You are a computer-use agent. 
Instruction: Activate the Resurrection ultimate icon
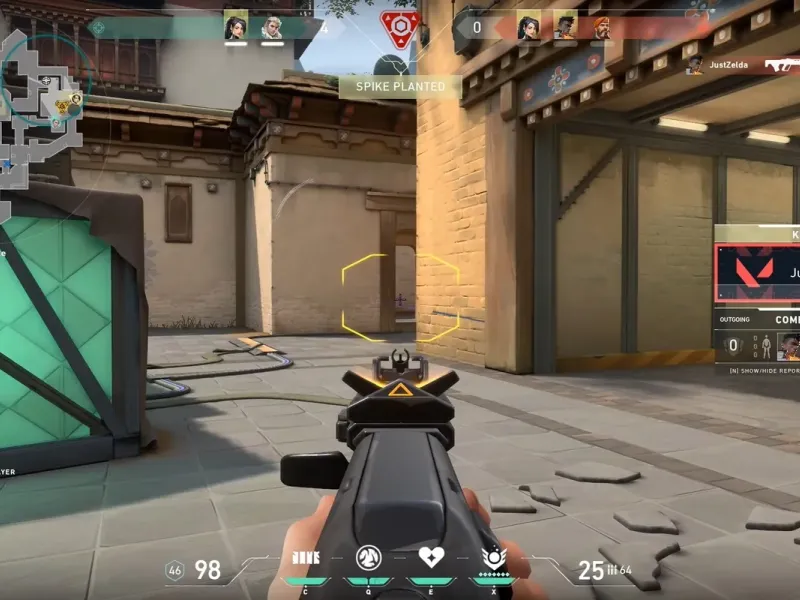(x=493, y=557)
